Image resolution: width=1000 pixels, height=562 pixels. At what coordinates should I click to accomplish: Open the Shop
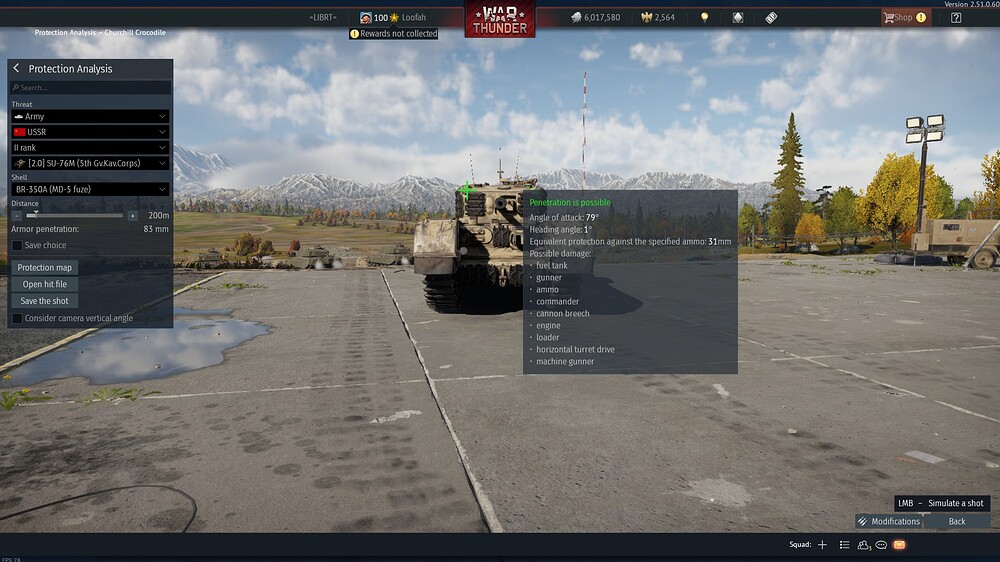[x=903, y=17]
